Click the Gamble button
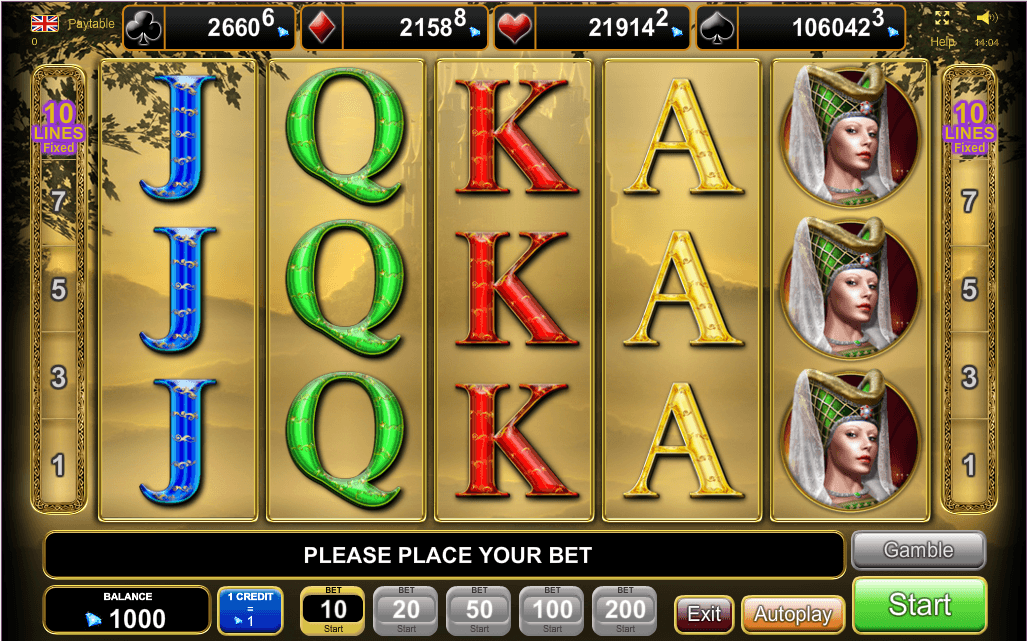 pos(918,550)
